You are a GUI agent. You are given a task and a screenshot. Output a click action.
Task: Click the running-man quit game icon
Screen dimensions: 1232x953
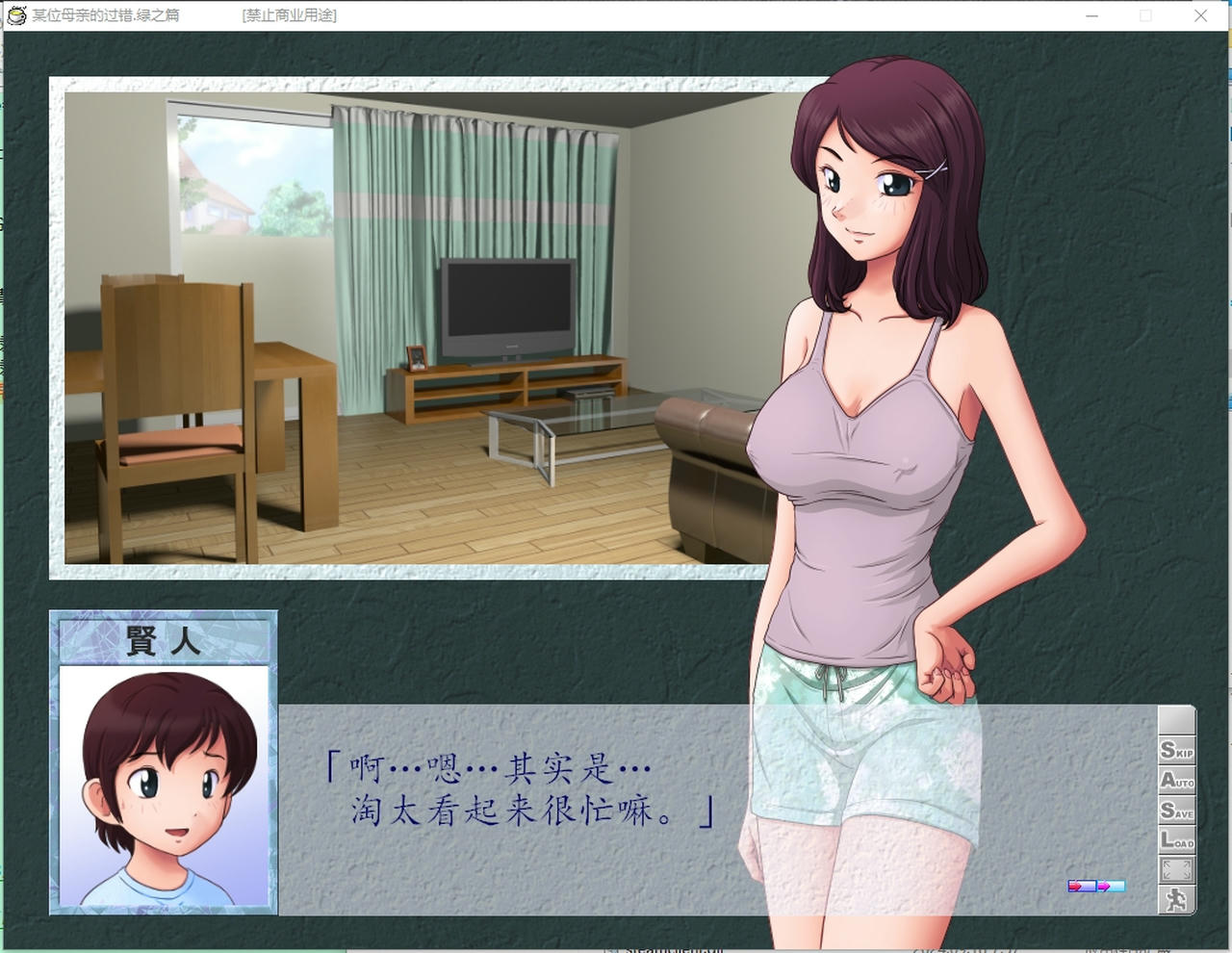click(1177, 898)
